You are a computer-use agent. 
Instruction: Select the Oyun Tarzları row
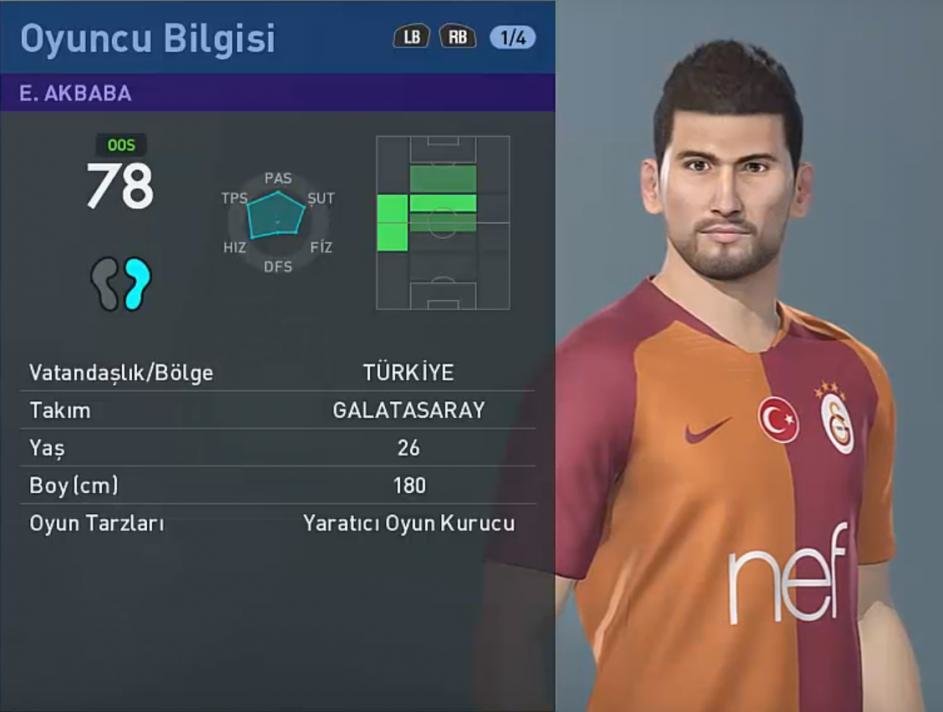click(x=277, y=523)
